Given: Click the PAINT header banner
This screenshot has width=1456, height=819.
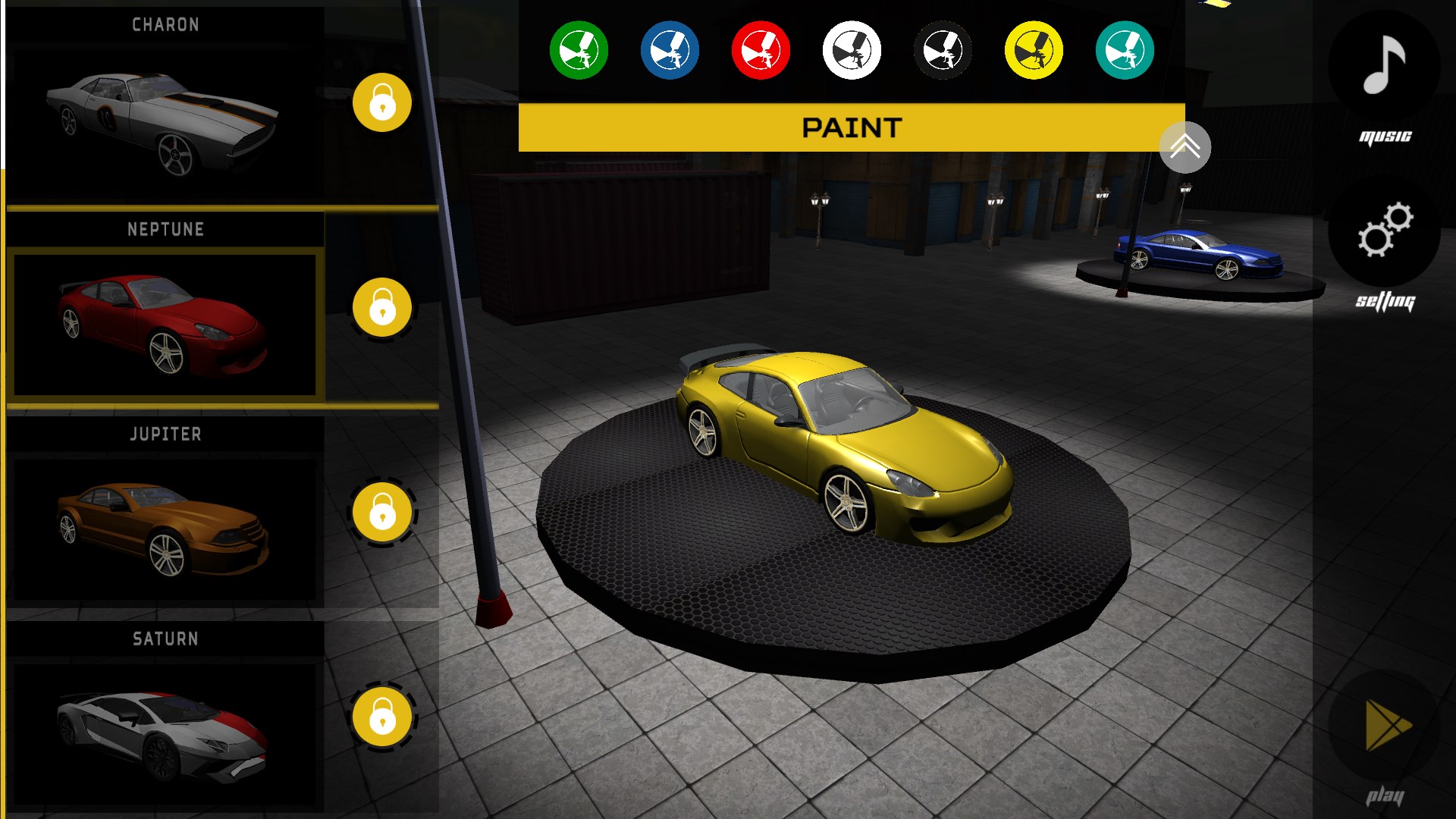Looking at the screenshot, I should point(852,126).
